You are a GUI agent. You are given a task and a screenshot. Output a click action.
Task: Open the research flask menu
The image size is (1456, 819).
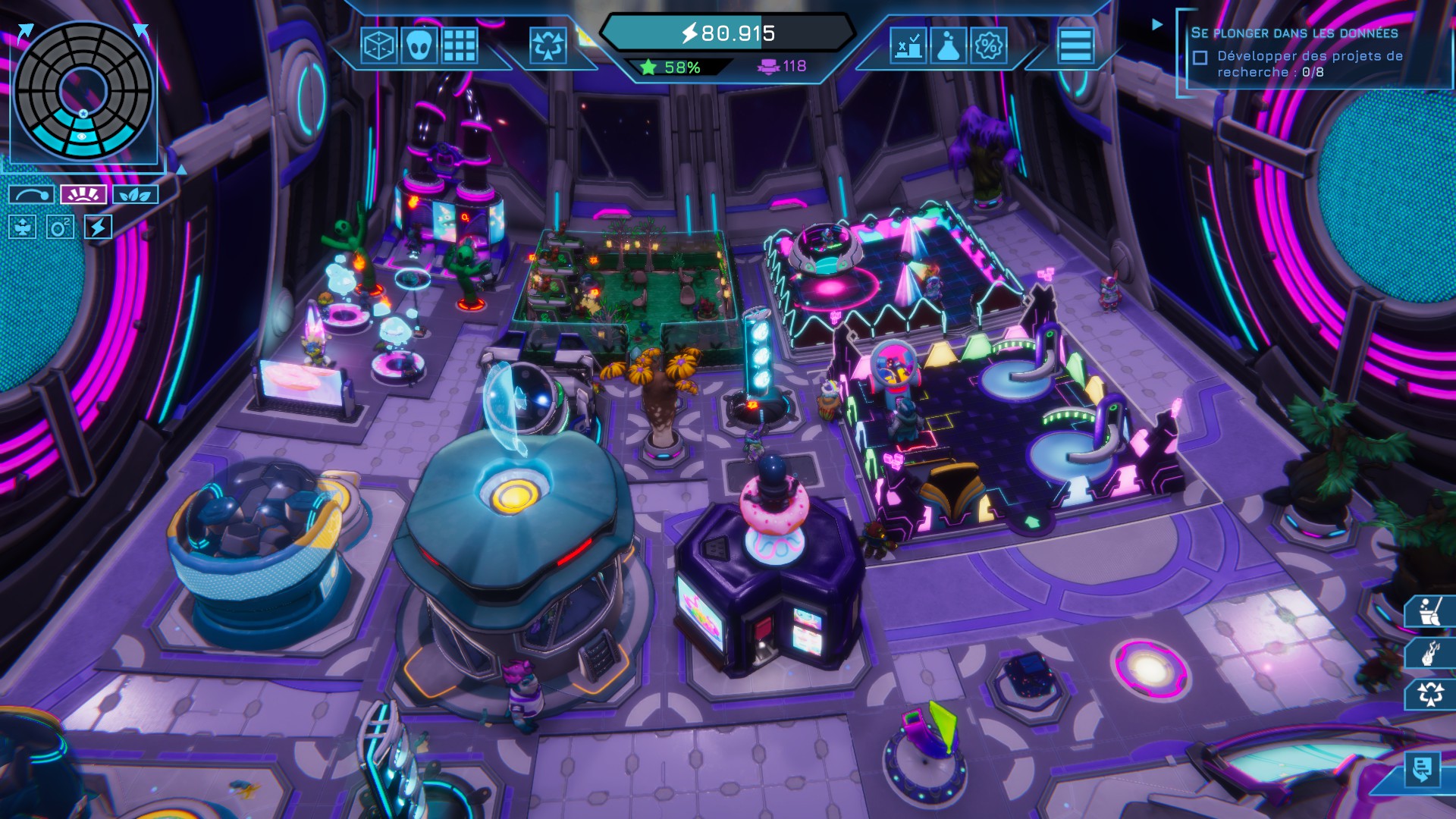pos(948,46)
